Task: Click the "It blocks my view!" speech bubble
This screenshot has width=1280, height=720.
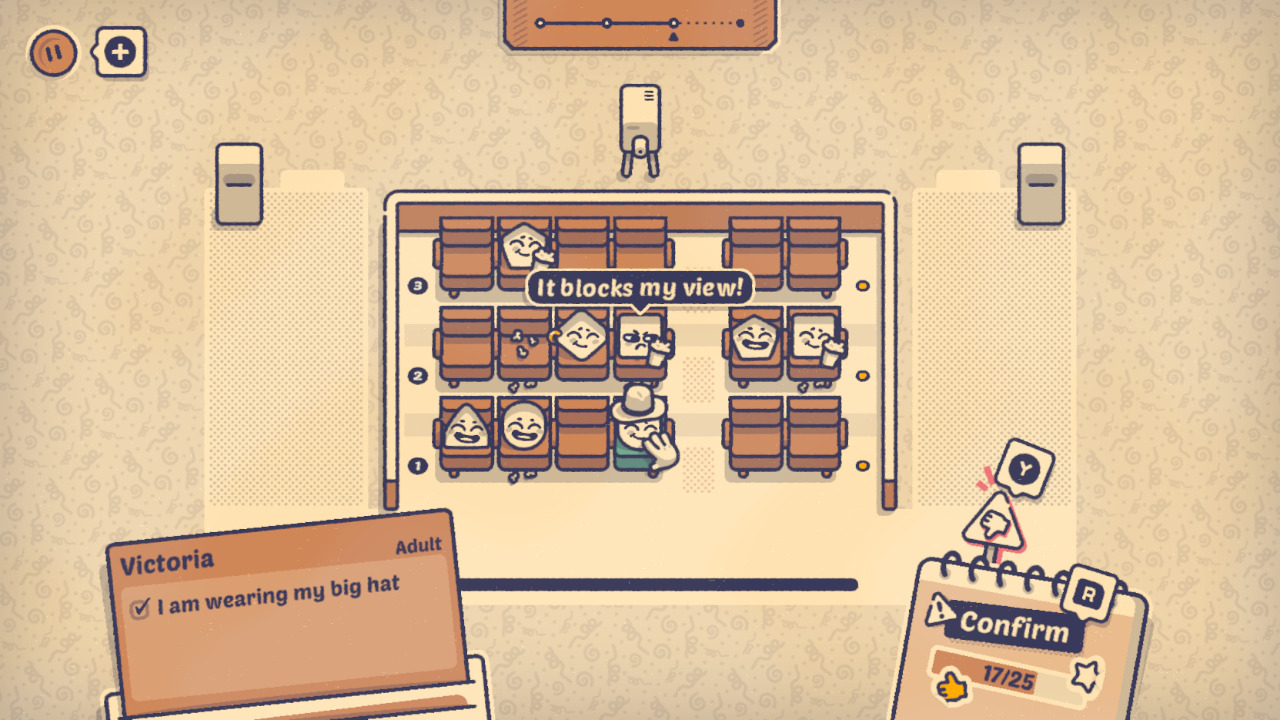Action: [638, 288]
